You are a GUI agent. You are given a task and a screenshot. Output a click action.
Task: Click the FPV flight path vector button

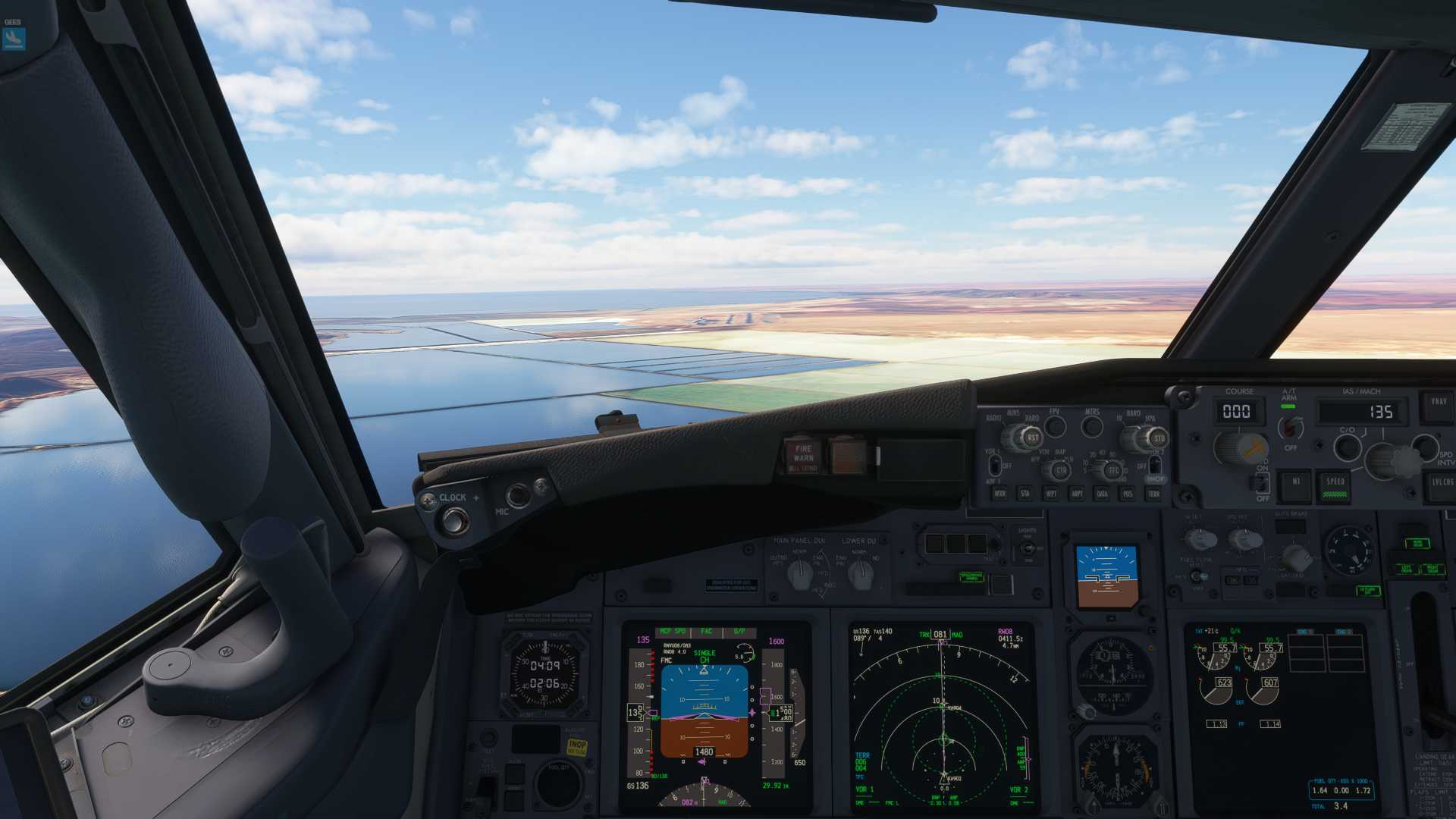[1055, 427]
